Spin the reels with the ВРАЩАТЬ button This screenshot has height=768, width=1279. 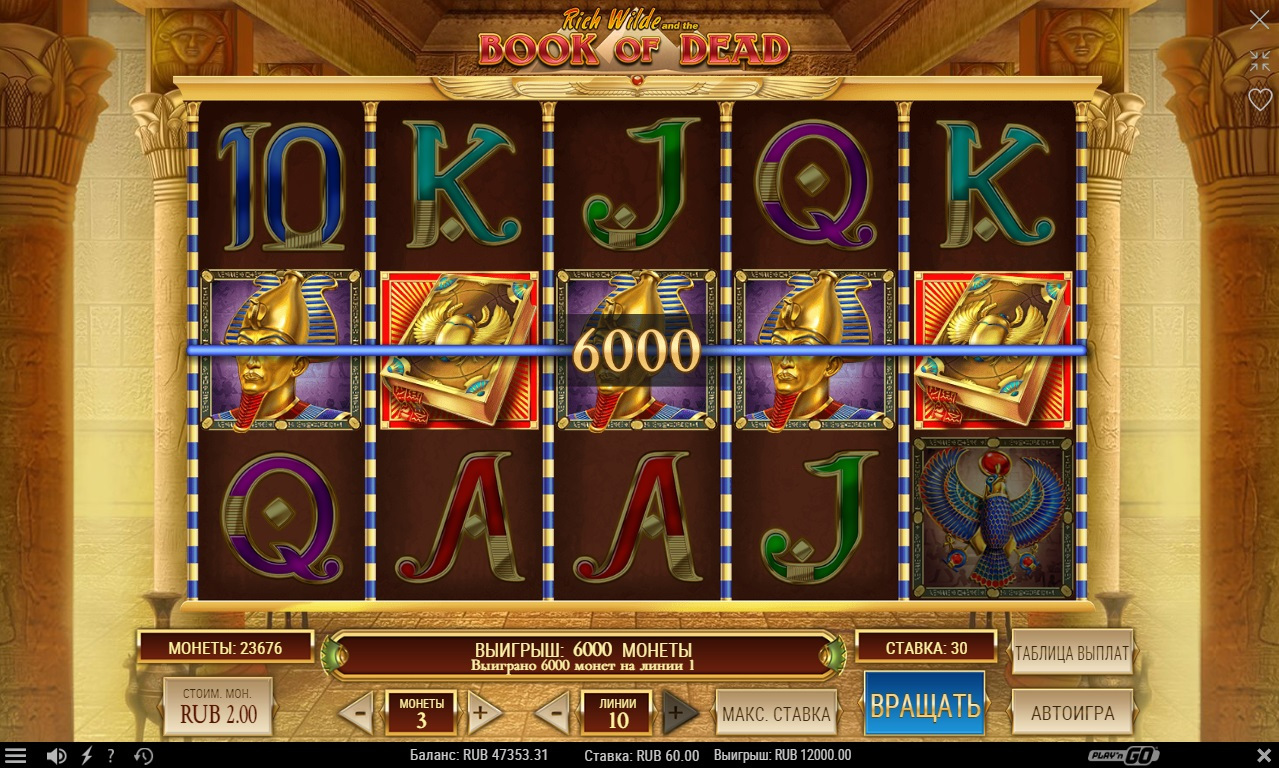pos(924,704)
